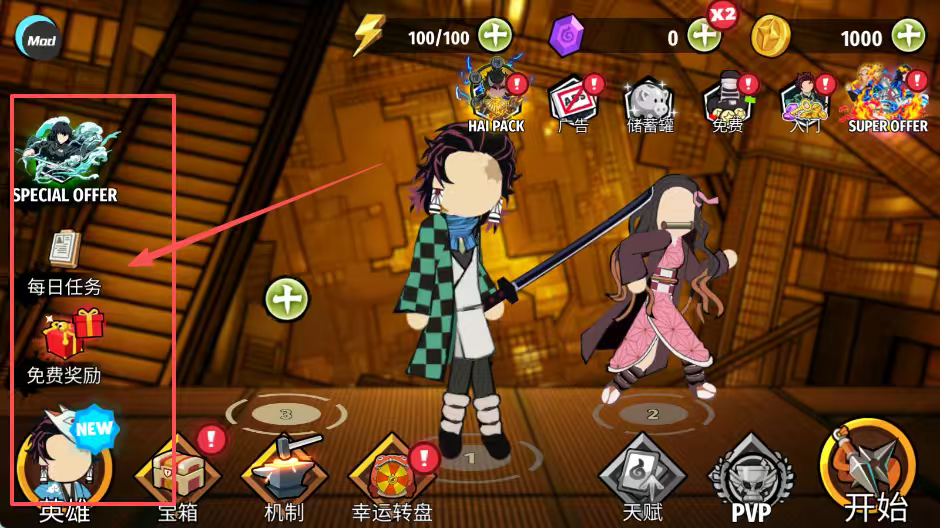The image size is (940, 528).
Task: Add purple gems with the plus button
Action: click(x=703, y=37)
